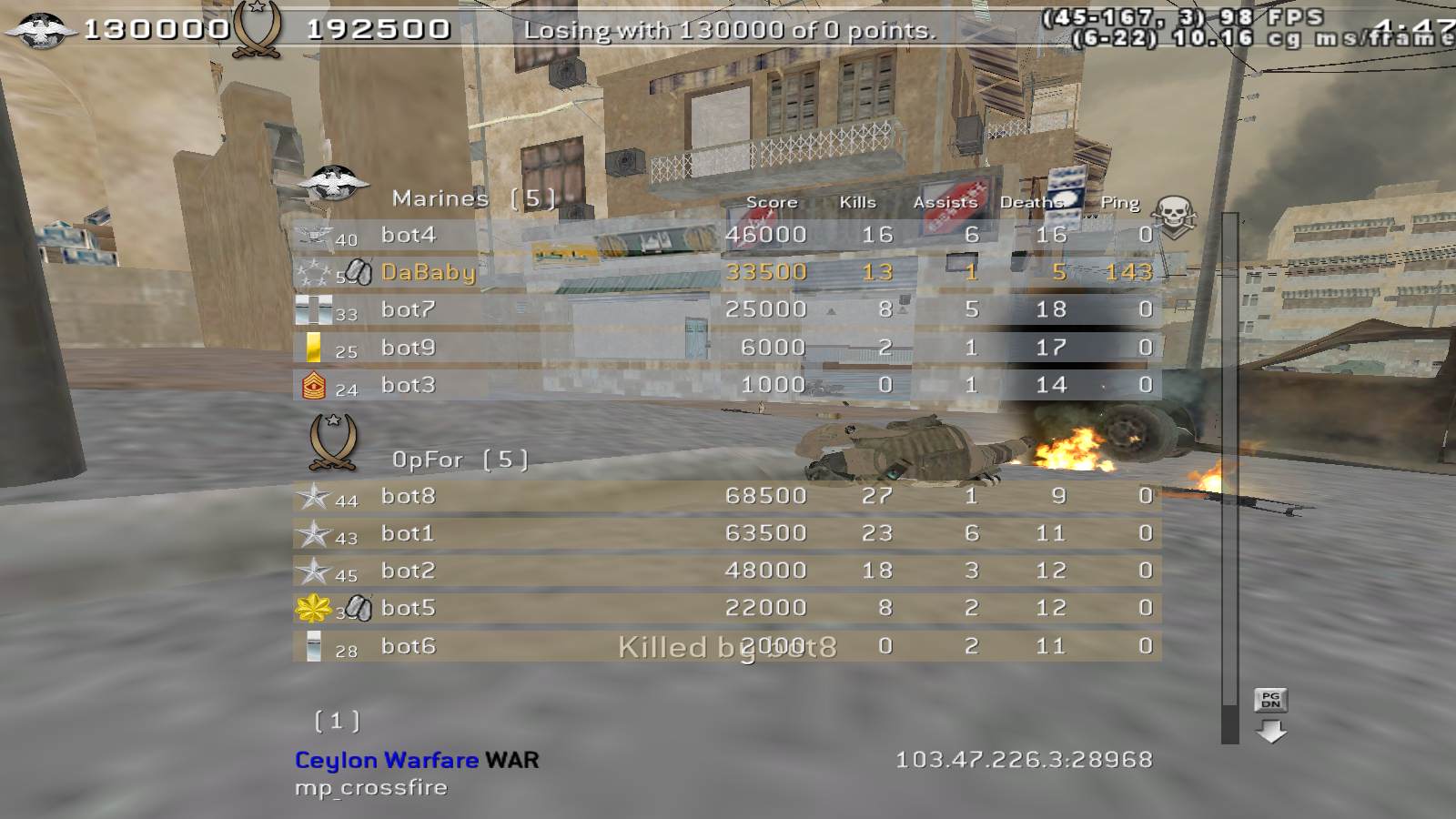The image size is (1456, 819).
Task: Select bot3's scoreboard row
Action: [x=726, y=385]
